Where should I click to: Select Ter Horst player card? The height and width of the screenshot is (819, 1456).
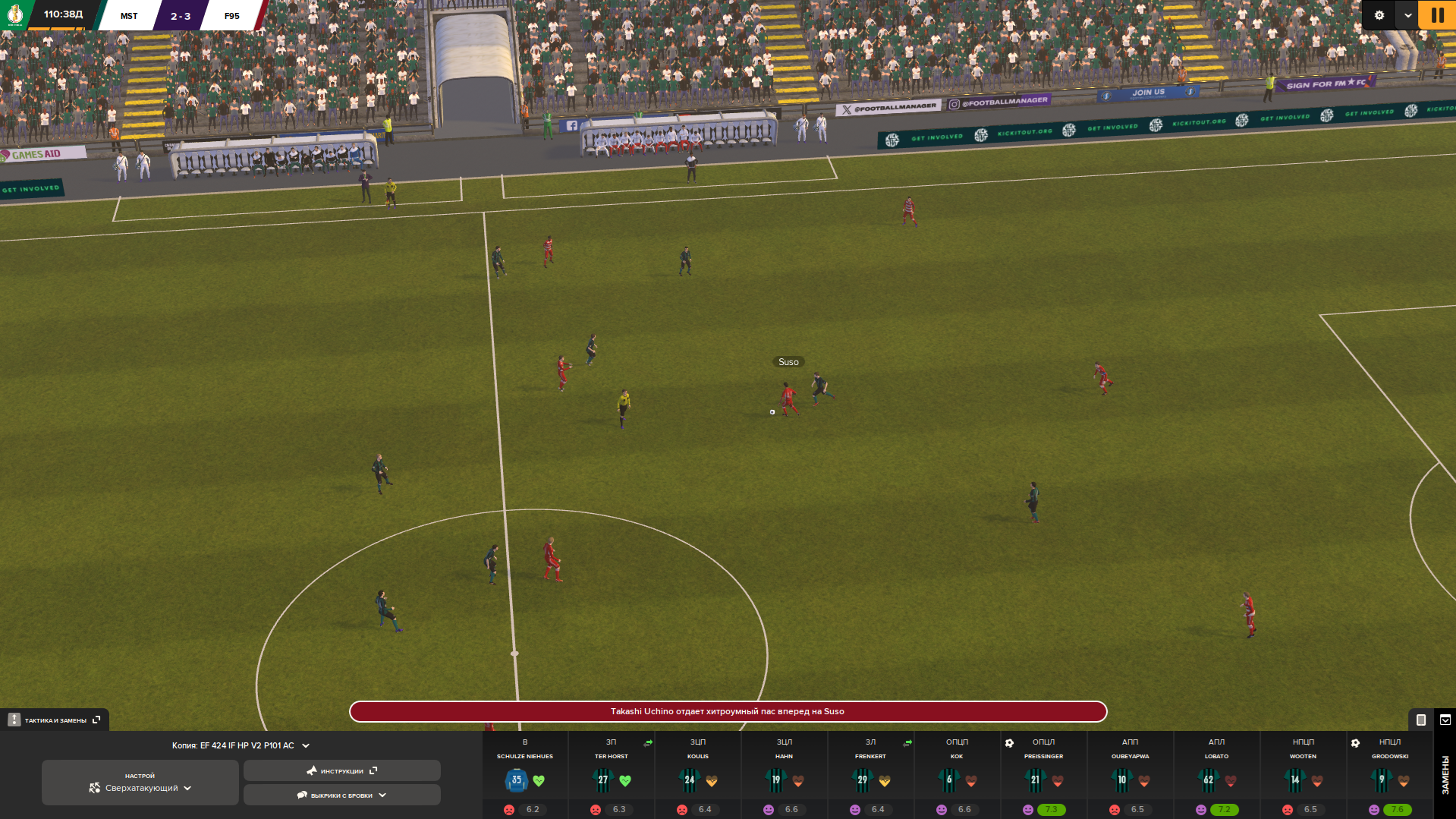click(611, 774)
